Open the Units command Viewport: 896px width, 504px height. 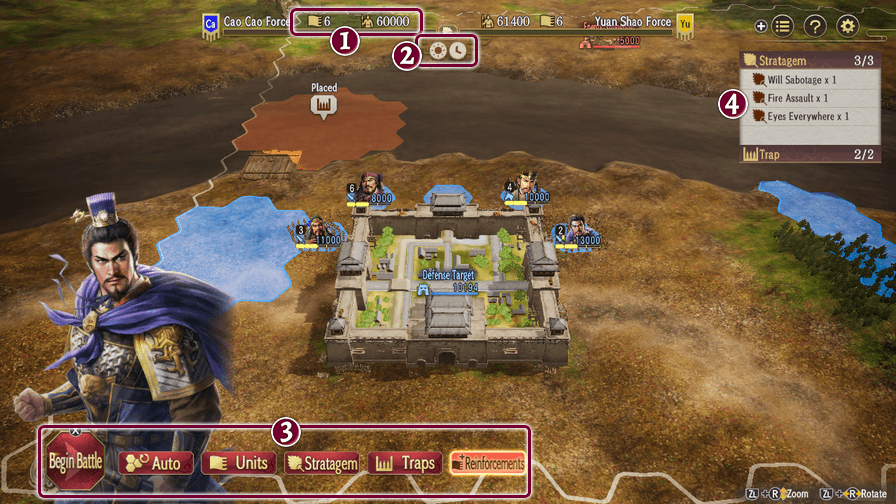point(238,463)
